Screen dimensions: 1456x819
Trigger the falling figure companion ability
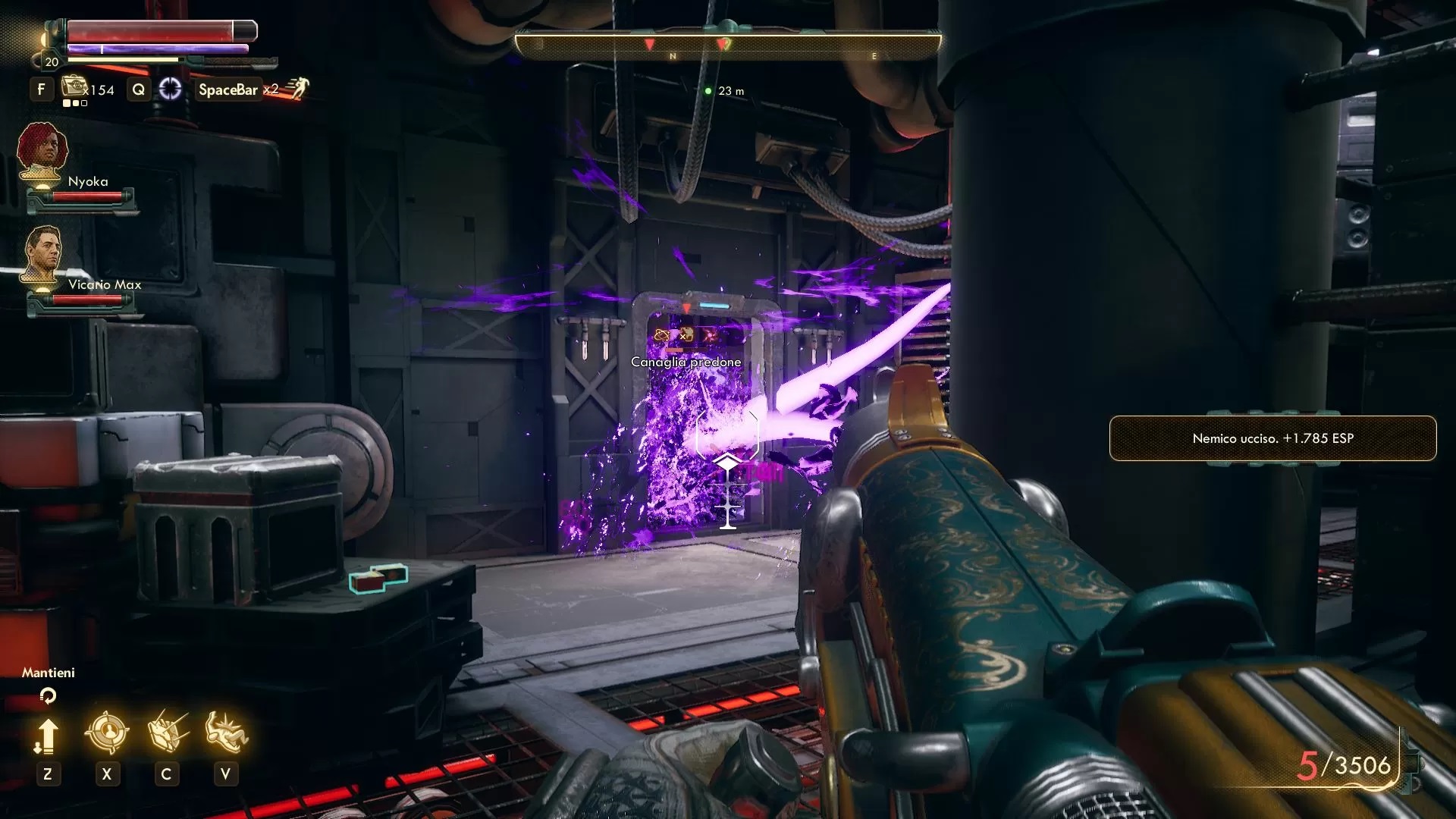click(x=226, y=733)
